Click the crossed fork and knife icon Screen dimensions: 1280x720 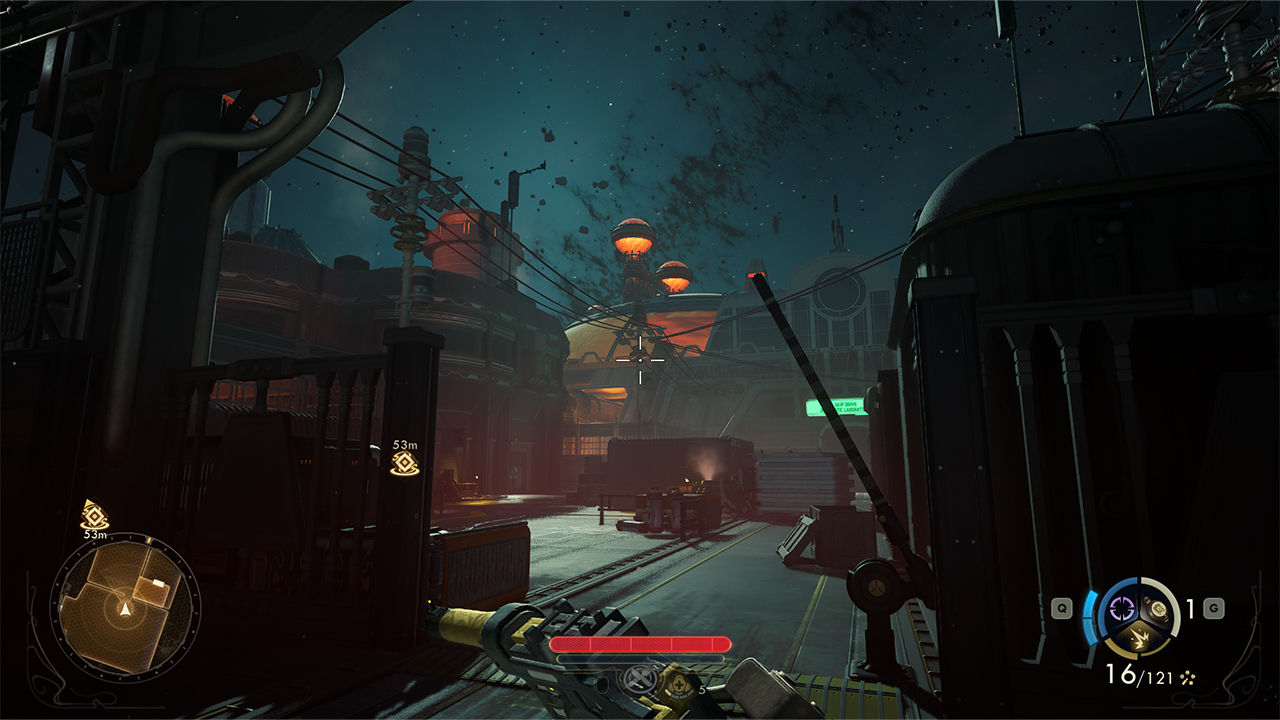point(638,679)
